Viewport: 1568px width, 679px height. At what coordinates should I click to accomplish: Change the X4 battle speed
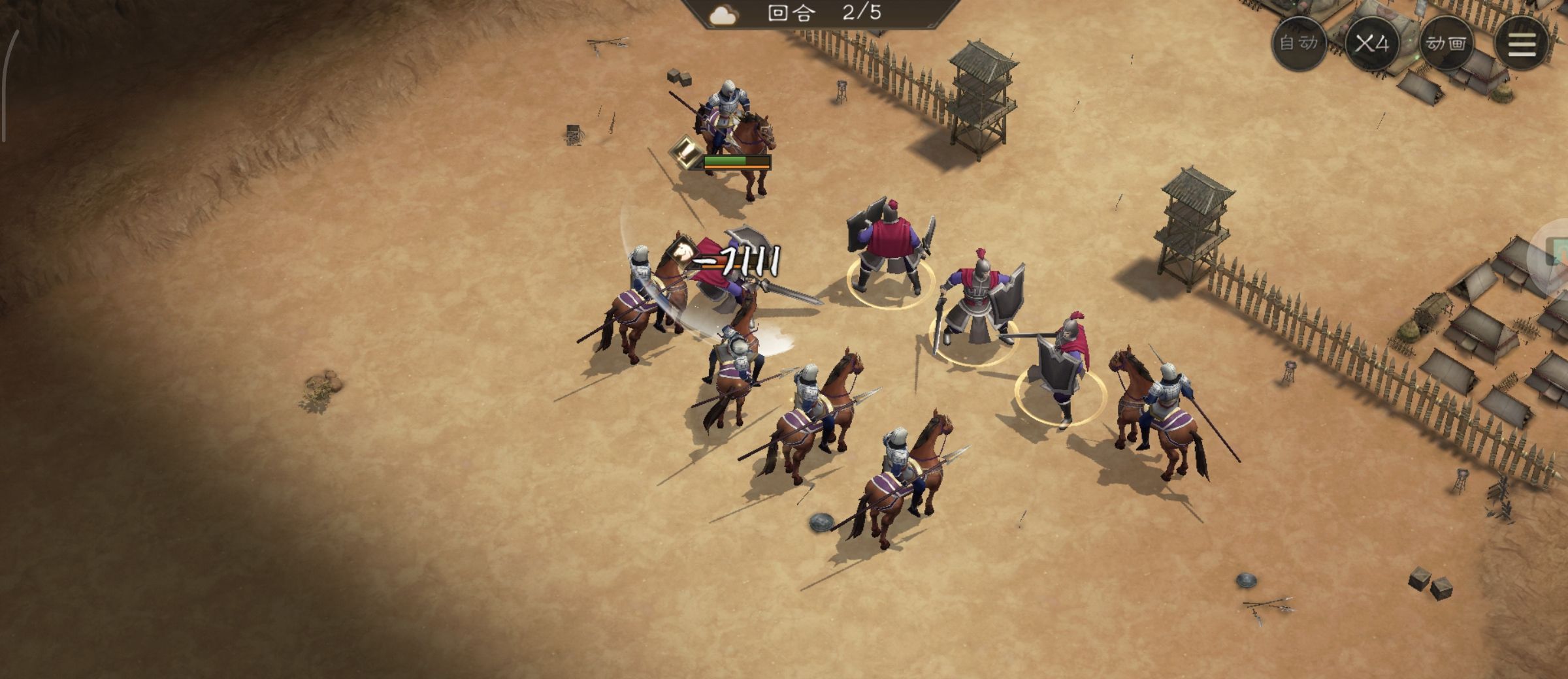point(1372,43)
